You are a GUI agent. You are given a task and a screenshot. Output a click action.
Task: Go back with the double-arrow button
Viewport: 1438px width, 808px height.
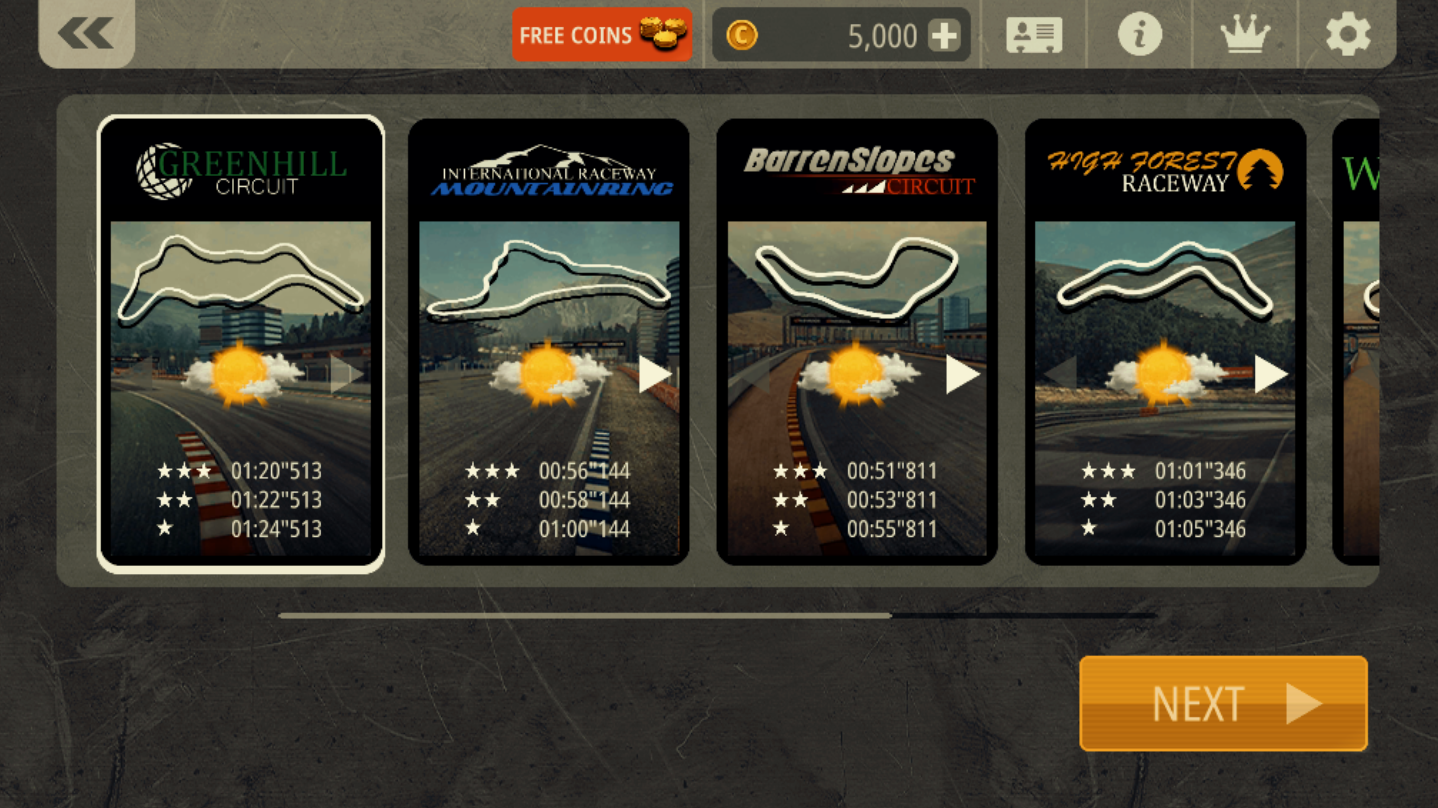click(x=86, y=34)
